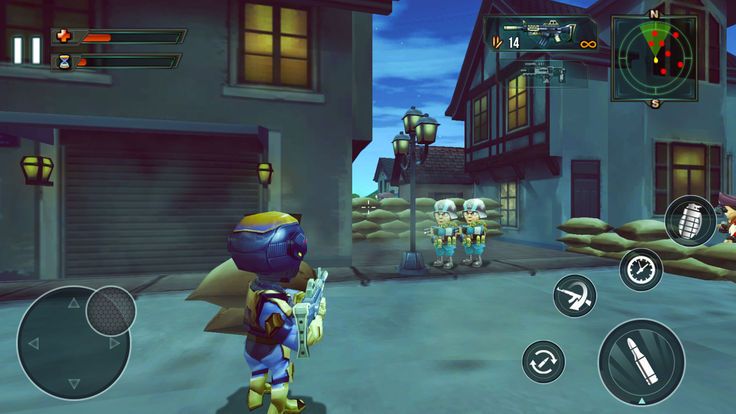Viewport: 736px width, 414px height.
Task: Throw a grenade
Action: pyautogui.click(x=690, y=220)
